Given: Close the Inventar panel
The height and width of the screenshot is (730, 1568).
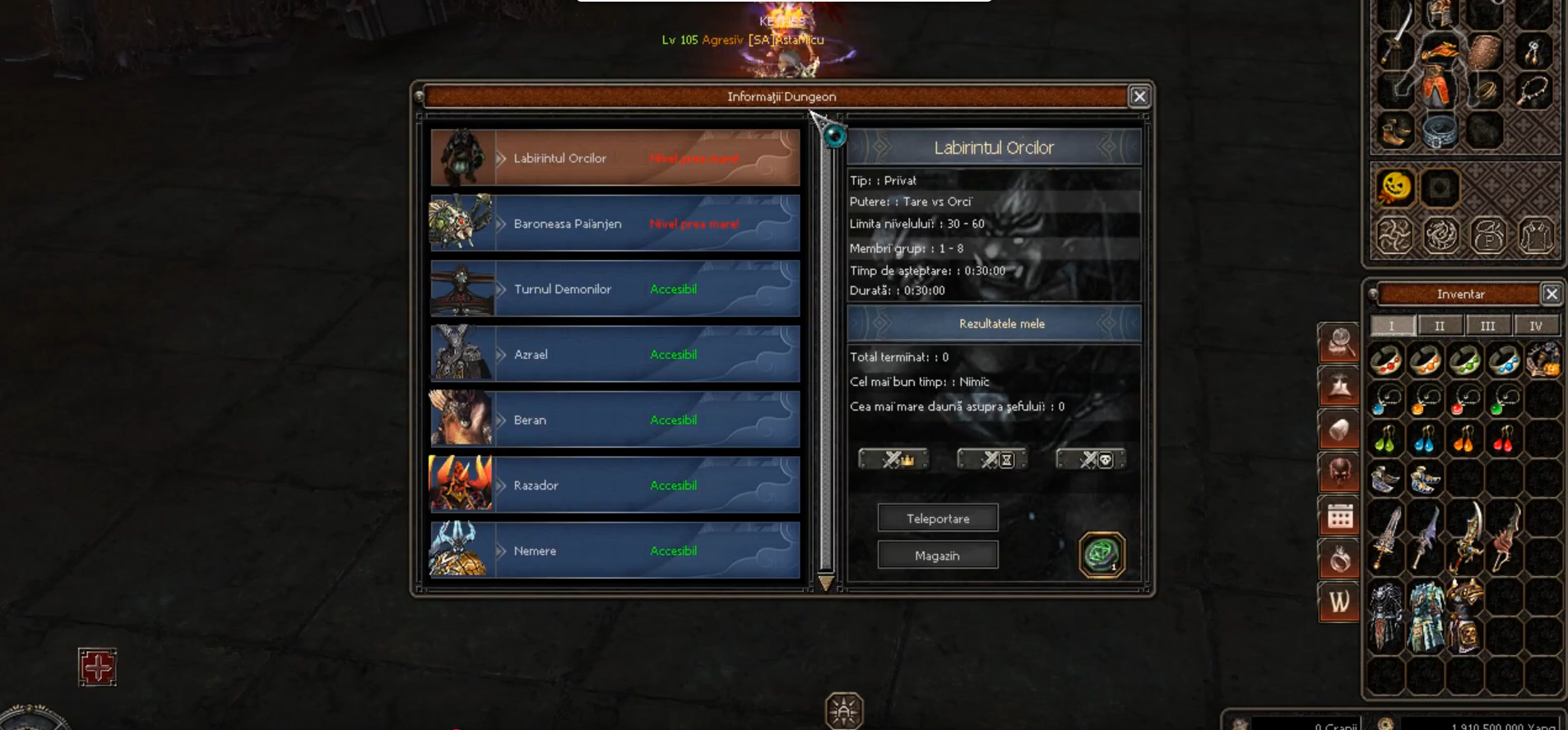Looking at the screenshot, I should 1551,294.
